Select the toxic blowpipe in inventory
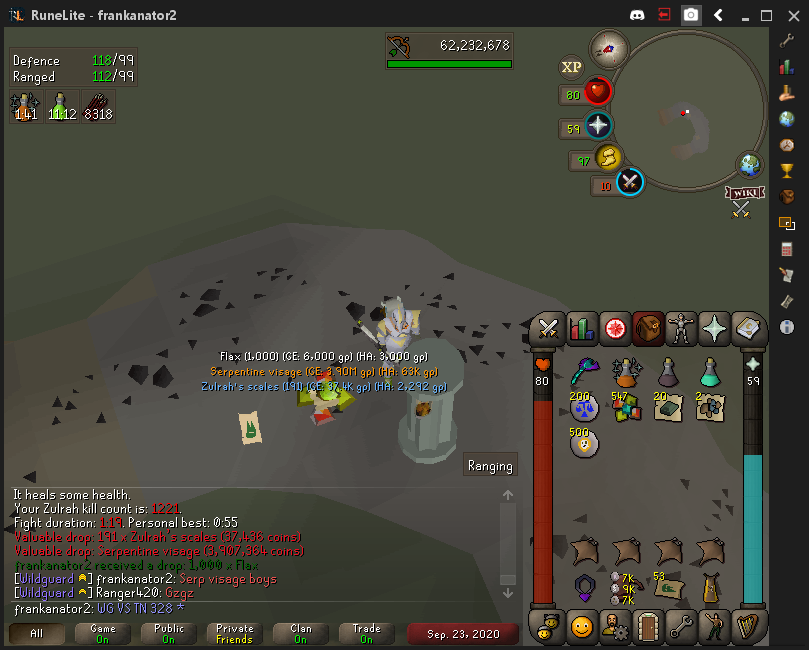809x650 pixels. [x=584, y=373]
